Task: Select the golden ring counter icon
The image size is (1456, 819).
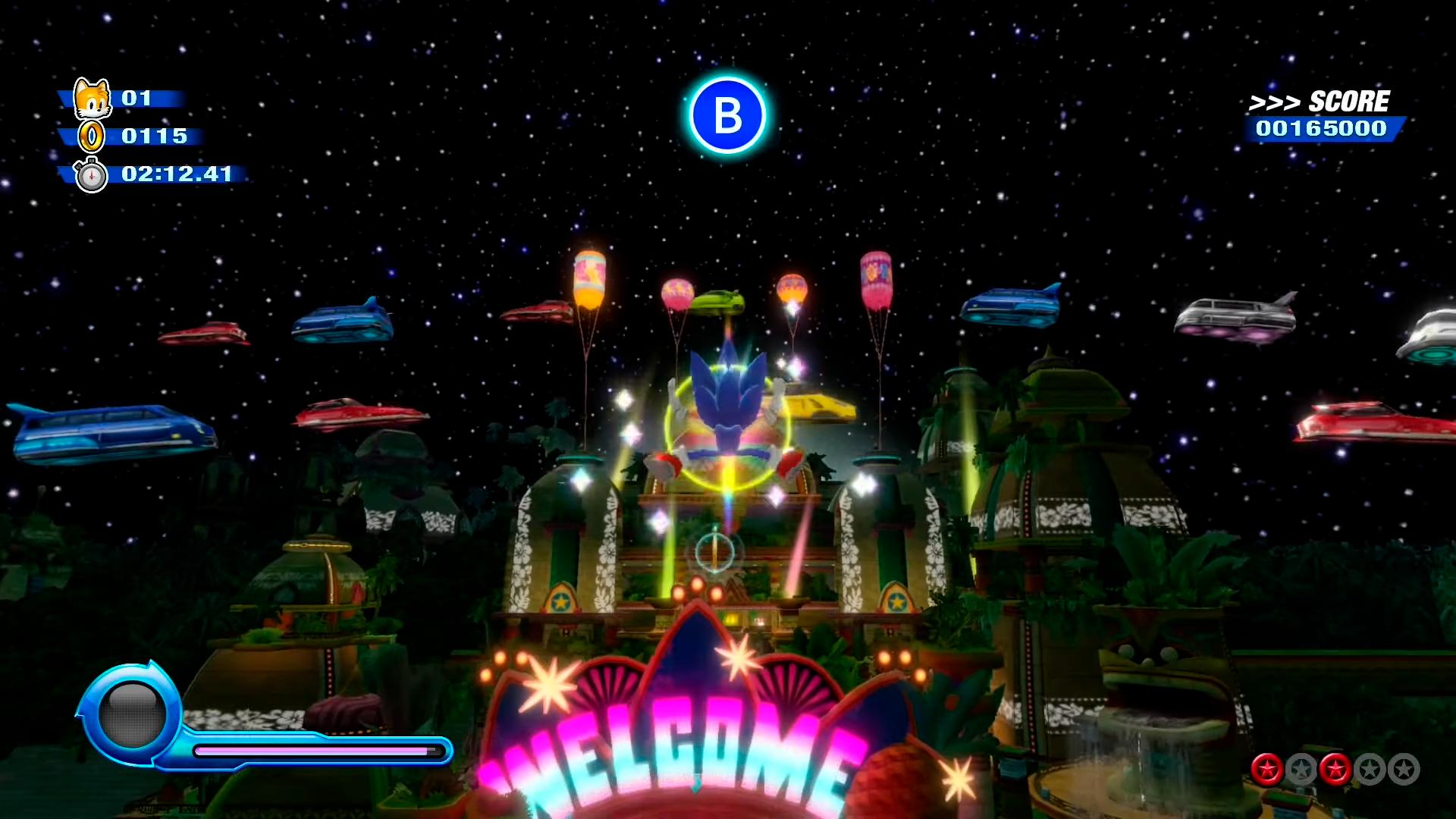Action: [91, 137]
